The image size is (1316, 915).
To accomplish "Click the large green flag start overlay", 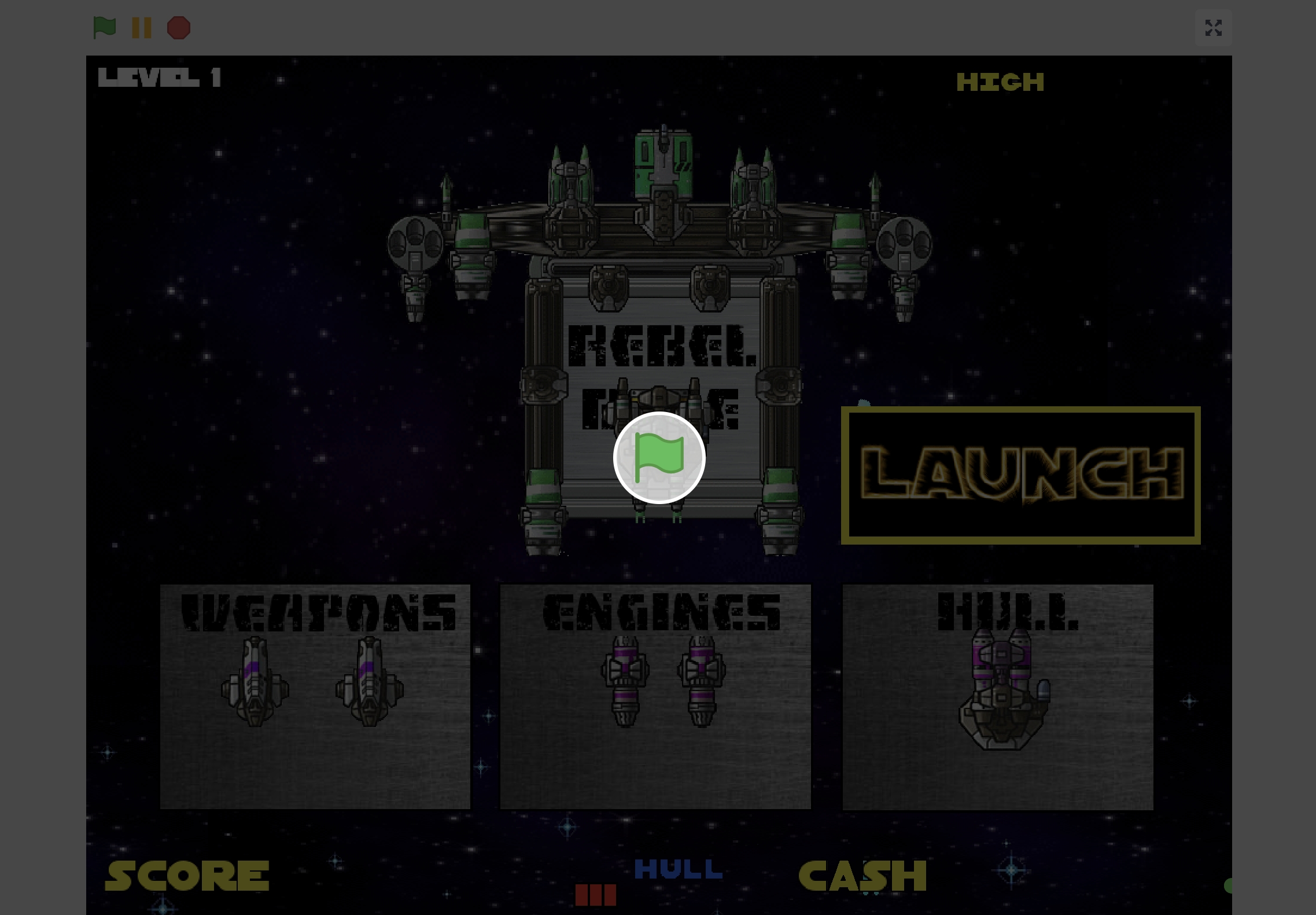I will [659, 458].
